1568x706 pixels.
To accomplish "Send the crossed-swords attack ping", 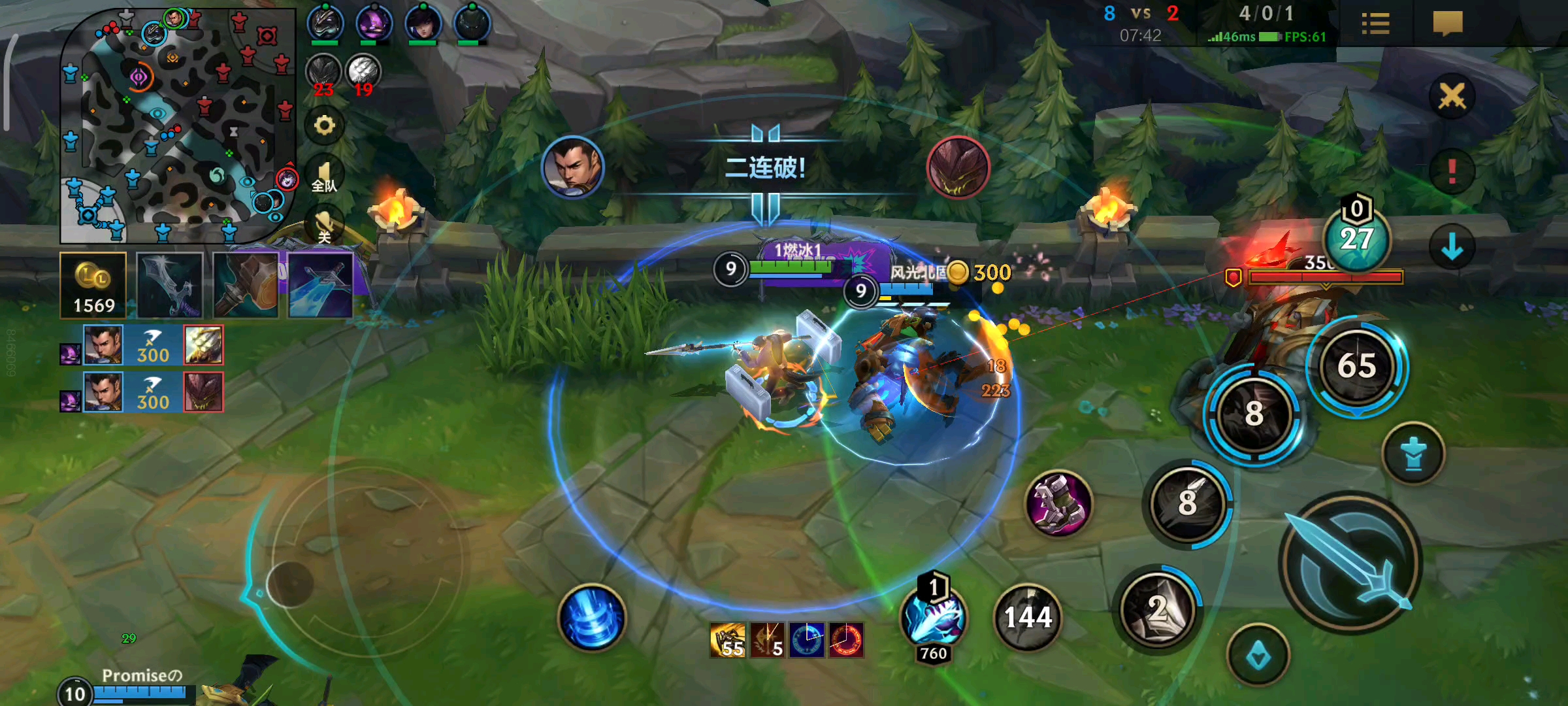I will tap(1452, 97).
